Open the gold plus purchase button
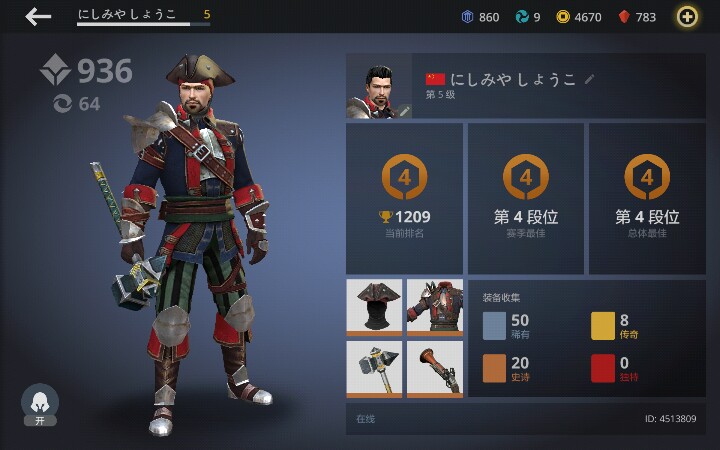The image size is (720, 450). tap(687, 16)
